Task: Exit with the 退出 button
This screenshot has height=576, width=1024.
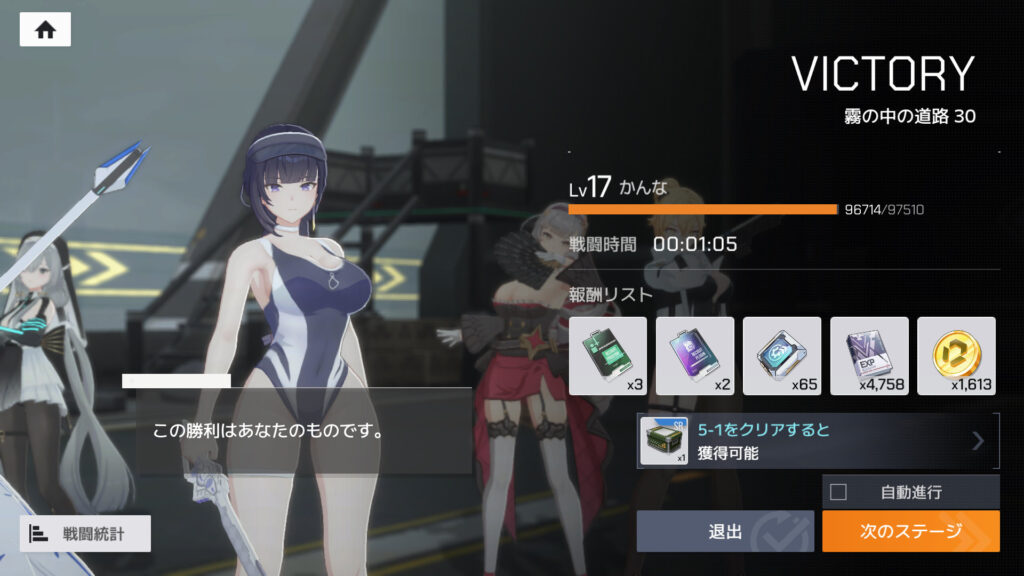Action: click(x=725, y=531)
